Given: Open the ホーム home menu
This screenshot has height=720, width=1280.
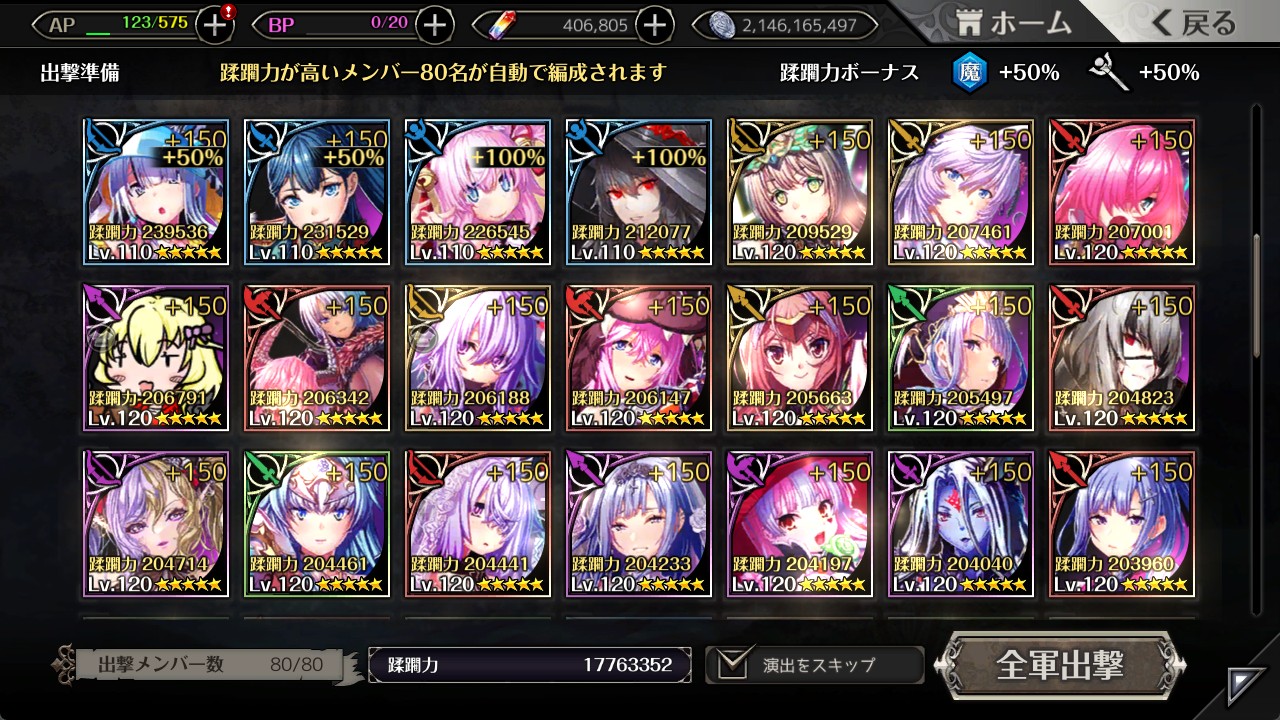Looking at the screenshot, I should 1014,24.
